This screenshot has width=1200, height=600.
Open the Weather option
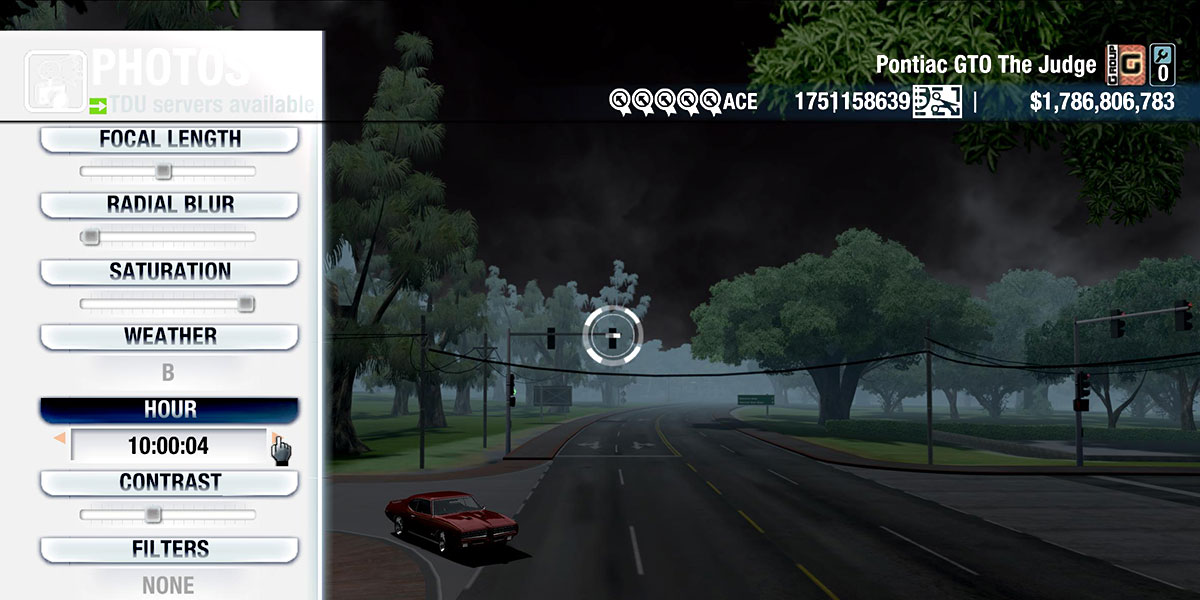coord(169,336)
